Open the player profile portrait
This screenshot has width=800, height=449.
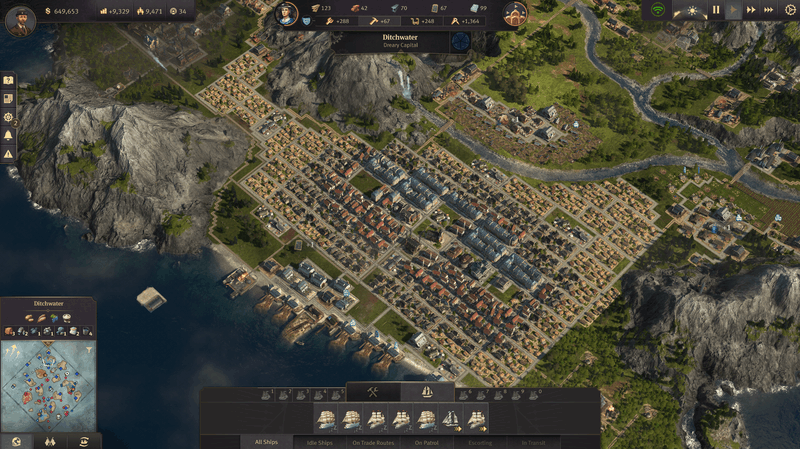tap(19, 19)
